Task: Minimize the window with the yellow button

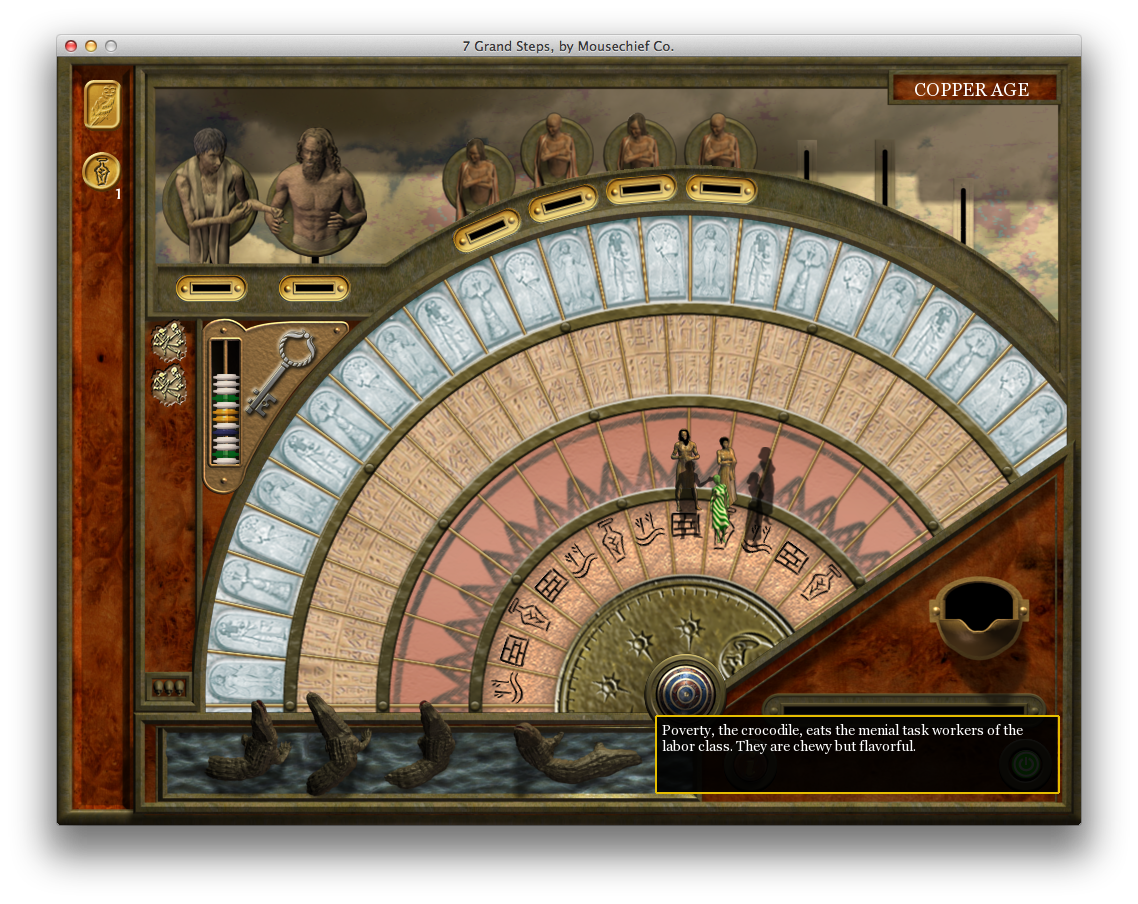Action: (x=91, y=46)
